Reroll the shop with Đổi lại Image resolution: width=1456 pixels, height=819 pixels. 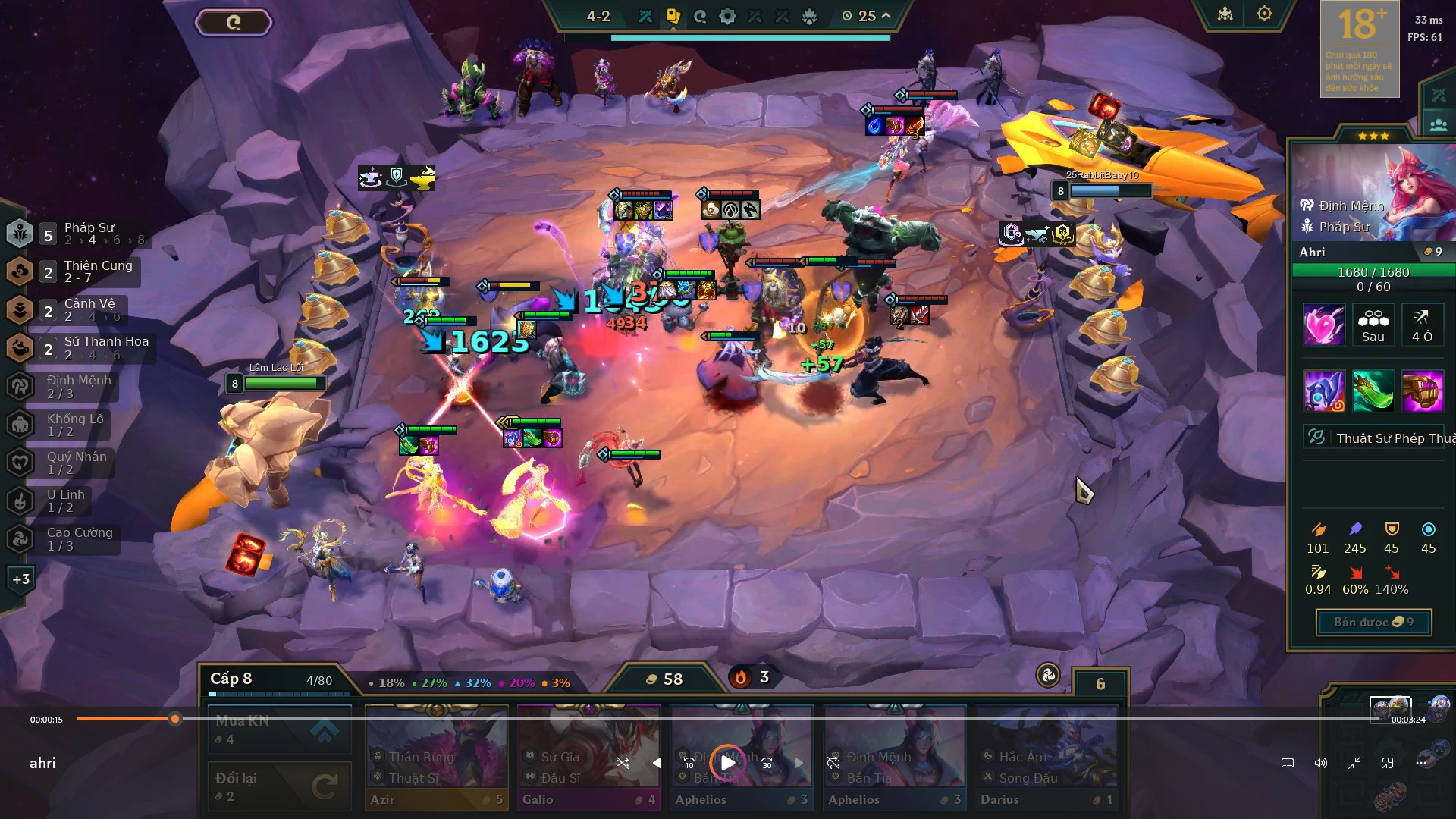[x=279, y=786]
